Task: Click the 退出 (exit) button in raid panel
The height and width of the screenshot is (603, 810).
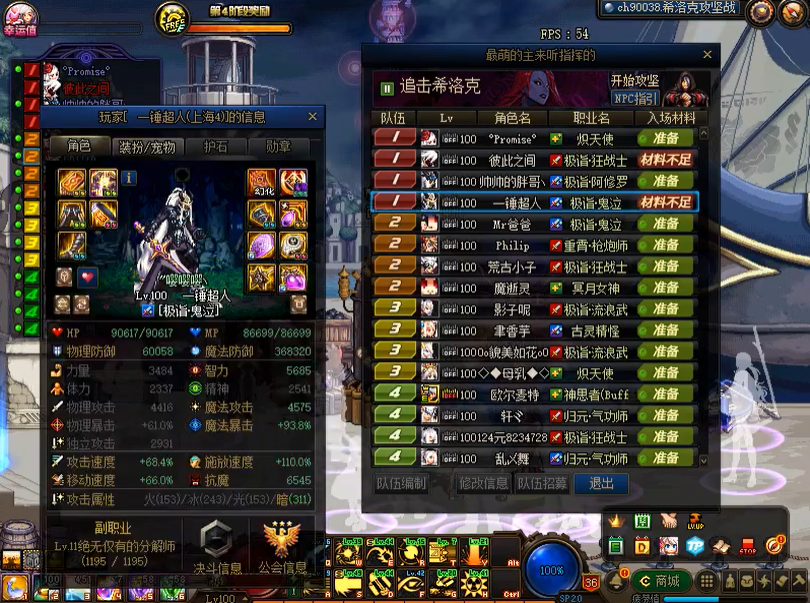Action: (602, 483)
